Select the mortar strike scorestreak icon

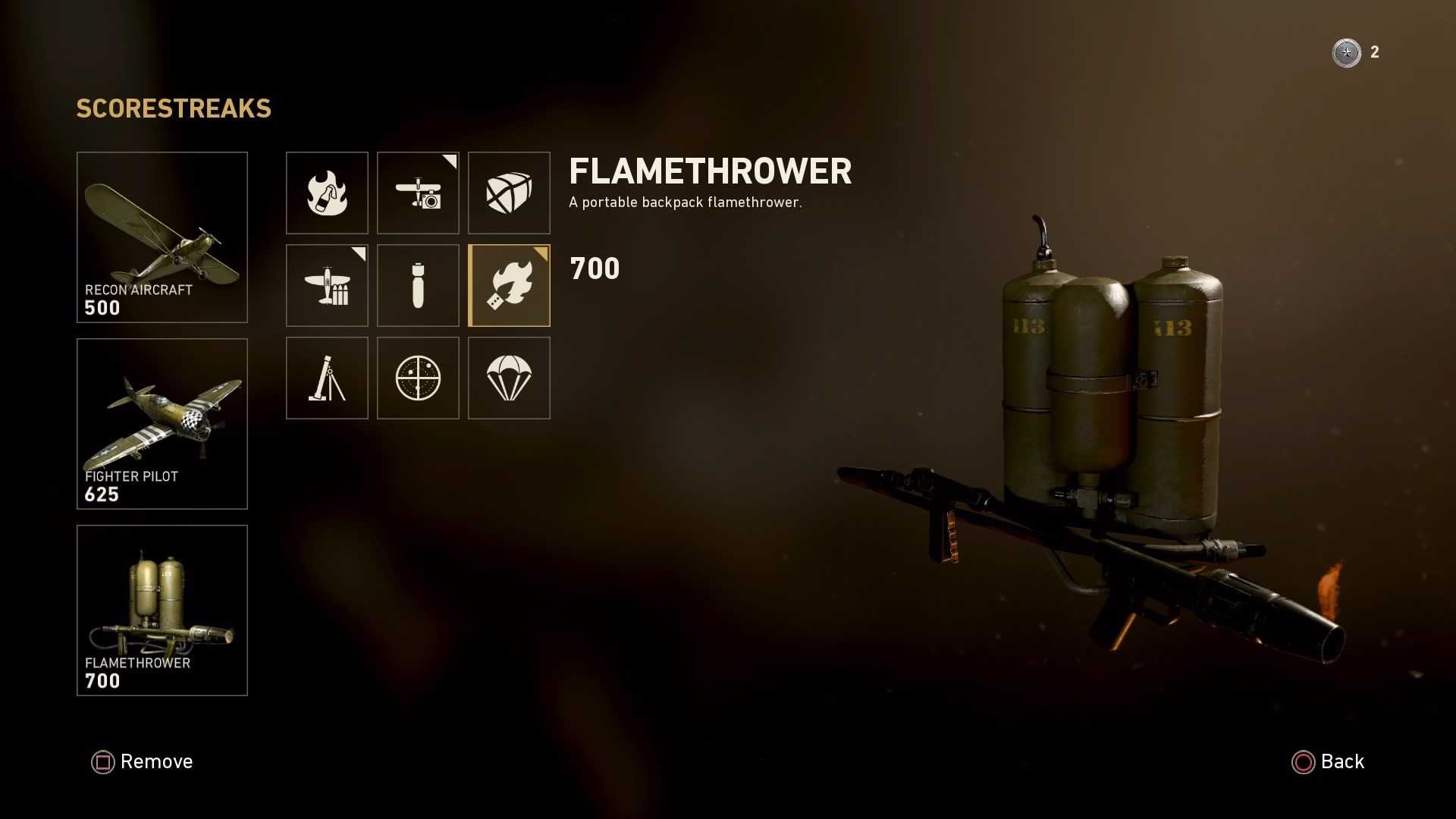(x=327, y=378)
